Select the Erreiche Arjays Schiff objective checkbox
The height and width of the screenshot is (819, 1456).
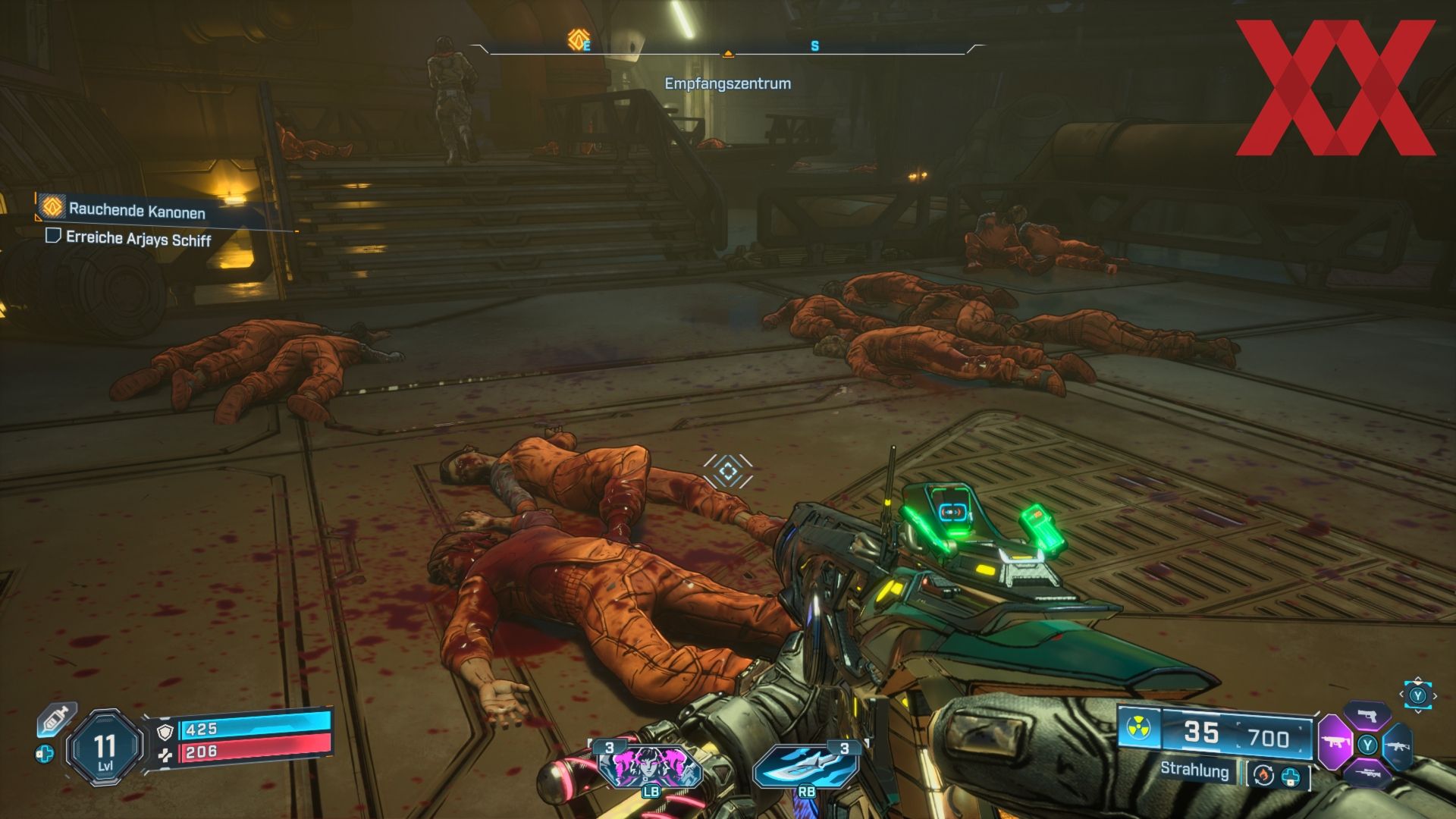(53, 236)
